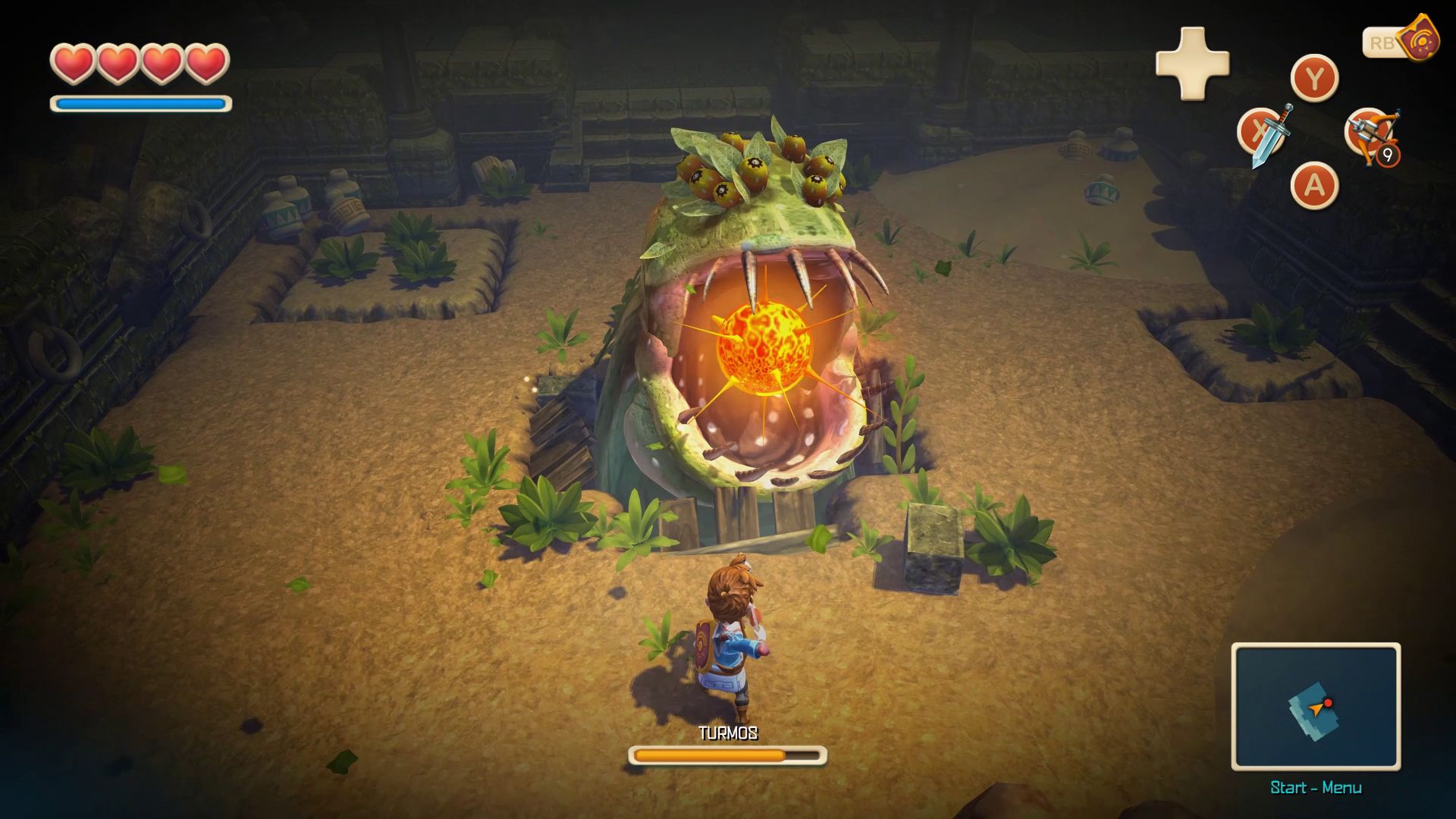Activate the bow and arrow item
This screenshot has height=819, width=1456.
coord(1371,134)
